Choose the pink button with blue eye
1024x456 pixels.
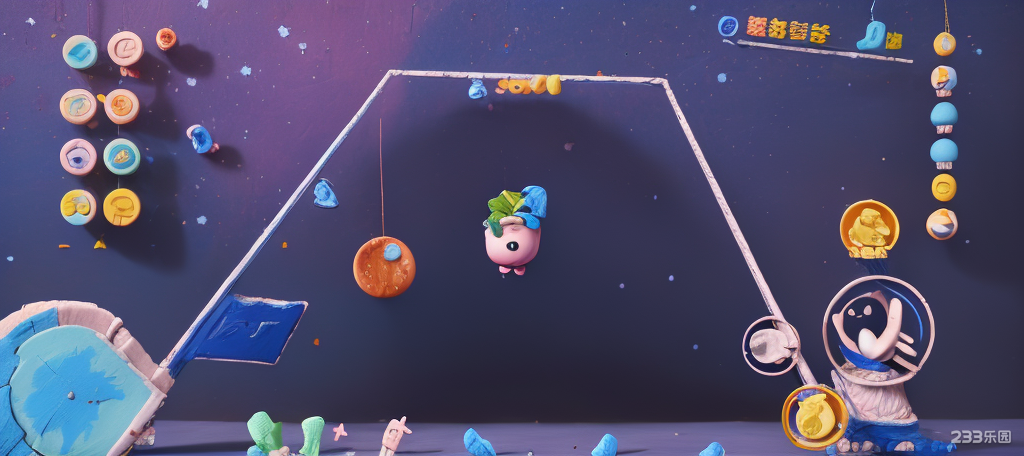pyautogui.click(x=78, y=156)
